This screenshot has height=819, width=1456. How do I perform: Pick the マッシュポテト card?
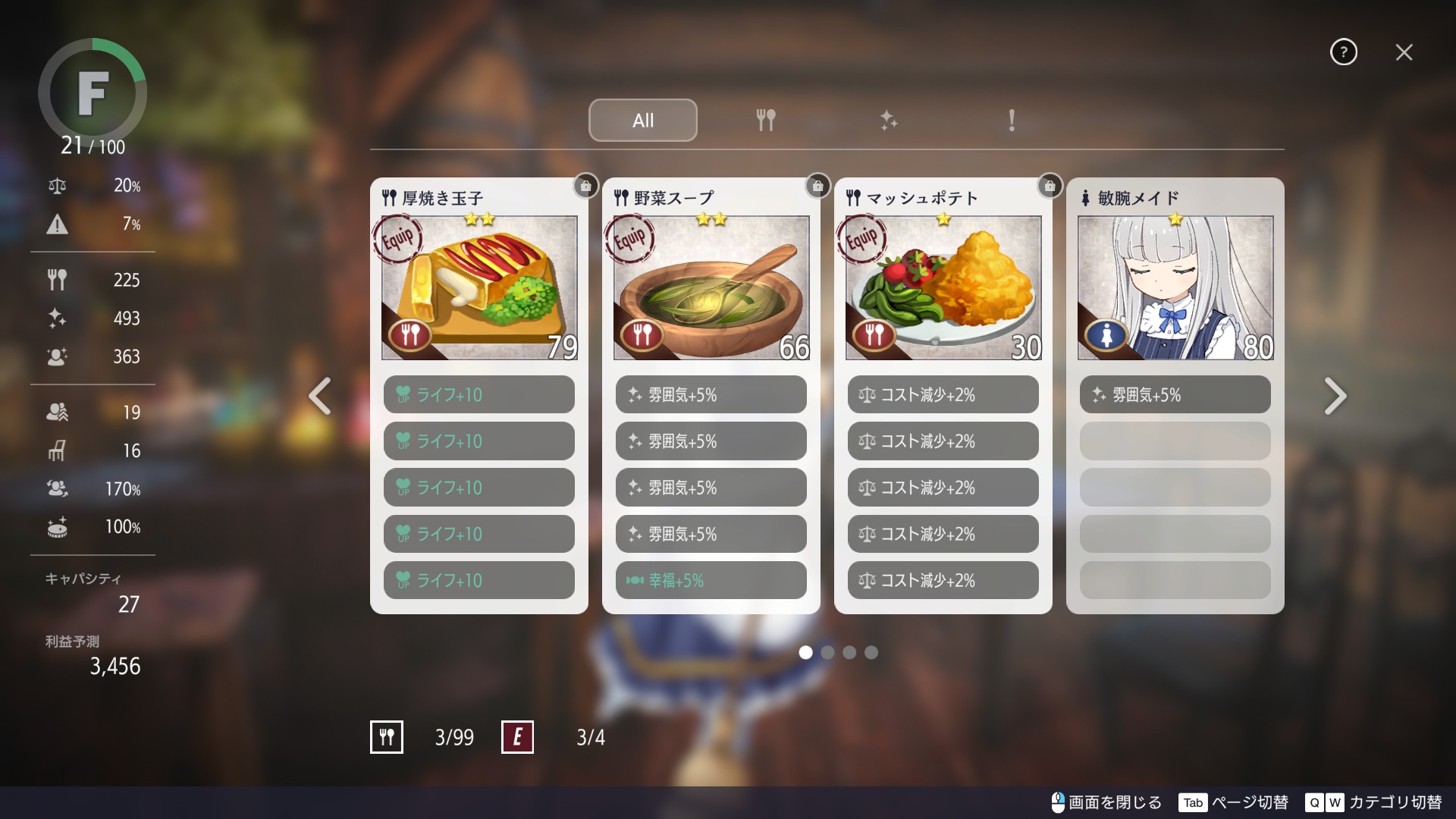(x=943, y=287)
